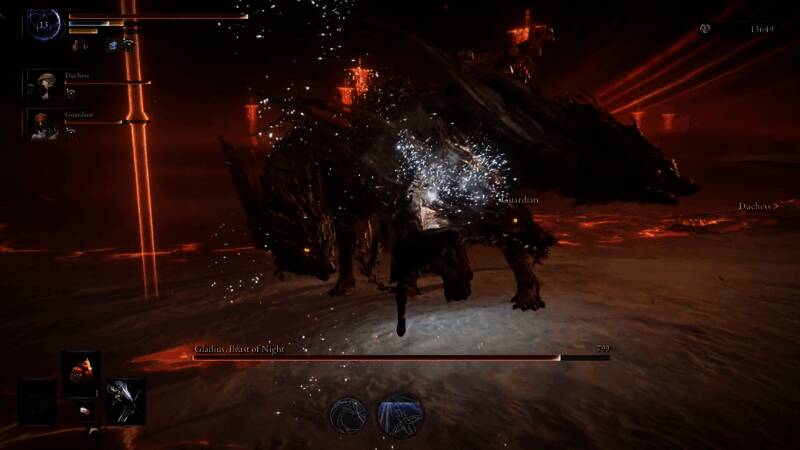Screen dimensions: 800x450
Task: Select the flask item icon
Action: 76,46
